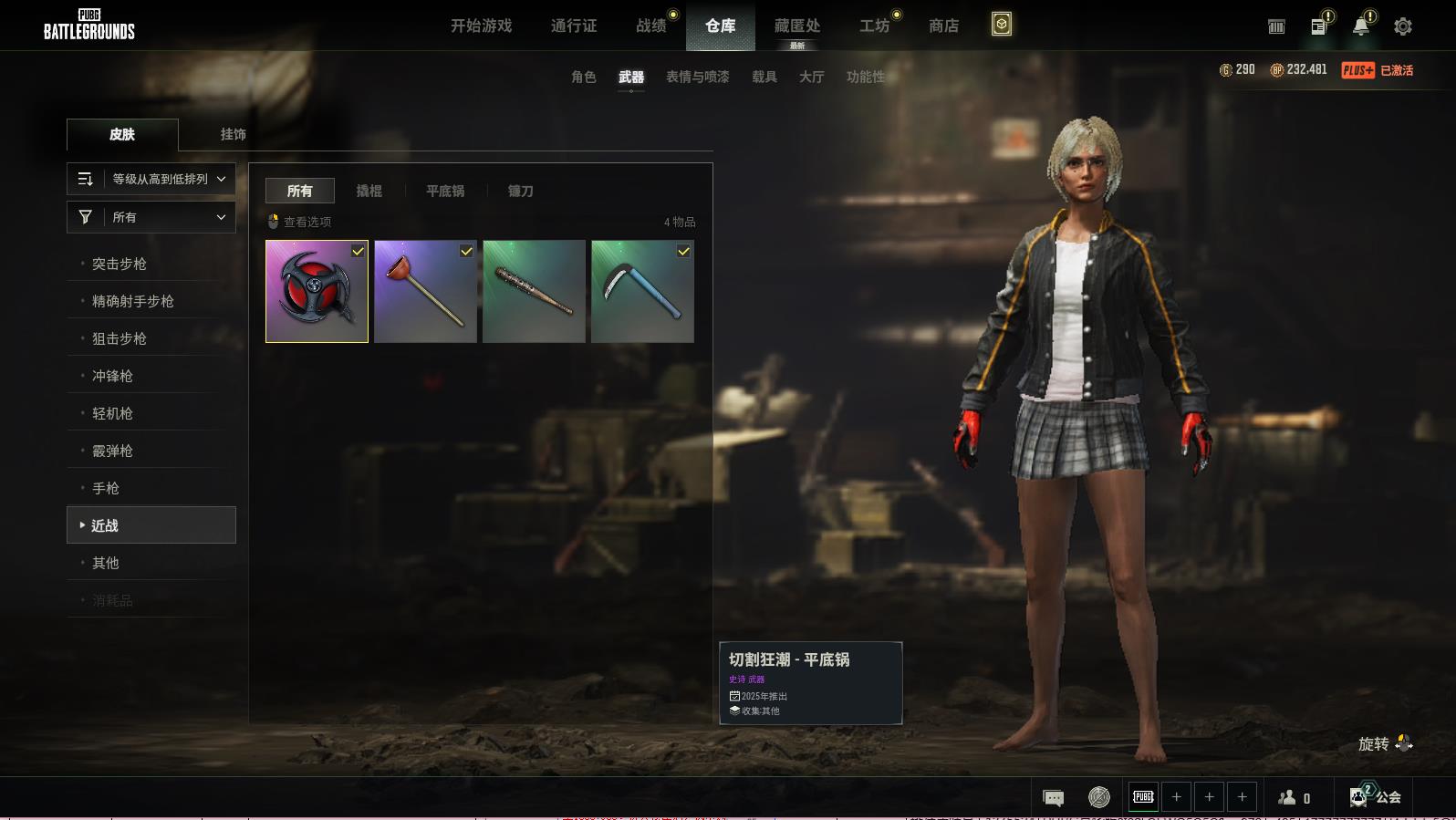The height and width of the screenshot is (820, 1456).
Task: Switch to the 挂饰 charms tab
Action: [x=233, y=134]
